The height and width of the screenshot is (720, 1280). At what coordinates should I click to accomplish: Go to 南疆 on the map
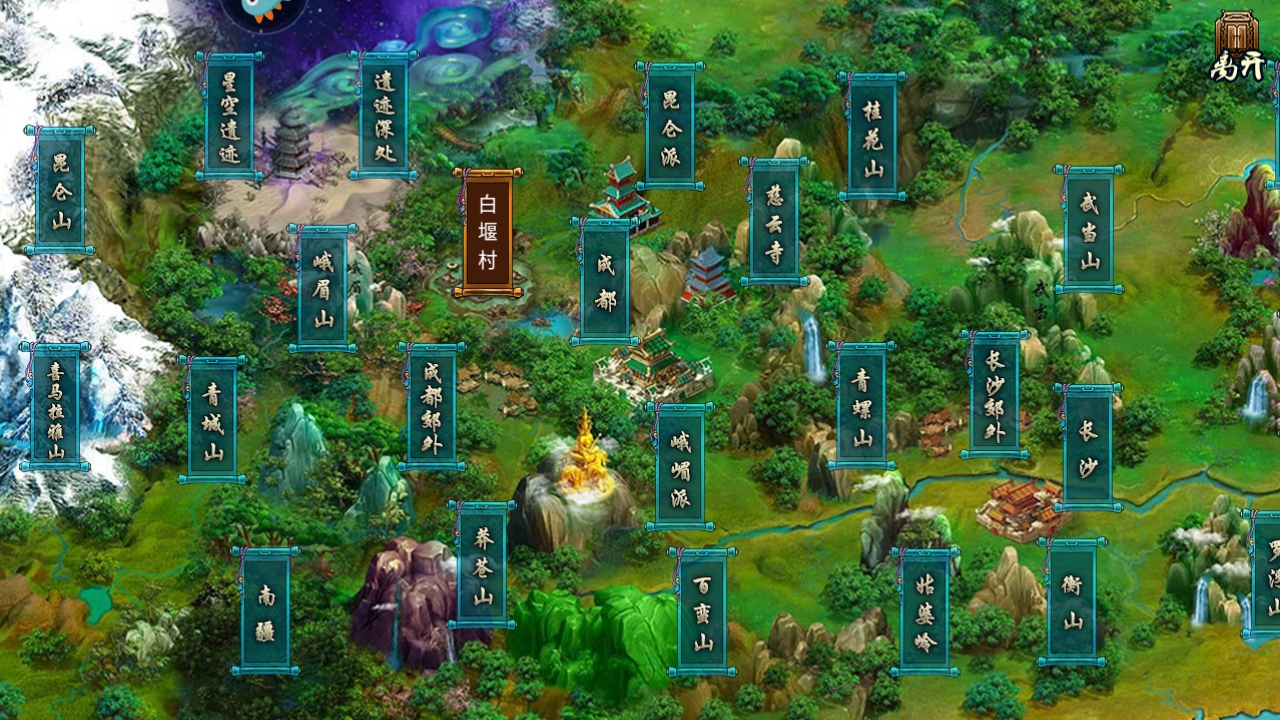coord(265,610)
